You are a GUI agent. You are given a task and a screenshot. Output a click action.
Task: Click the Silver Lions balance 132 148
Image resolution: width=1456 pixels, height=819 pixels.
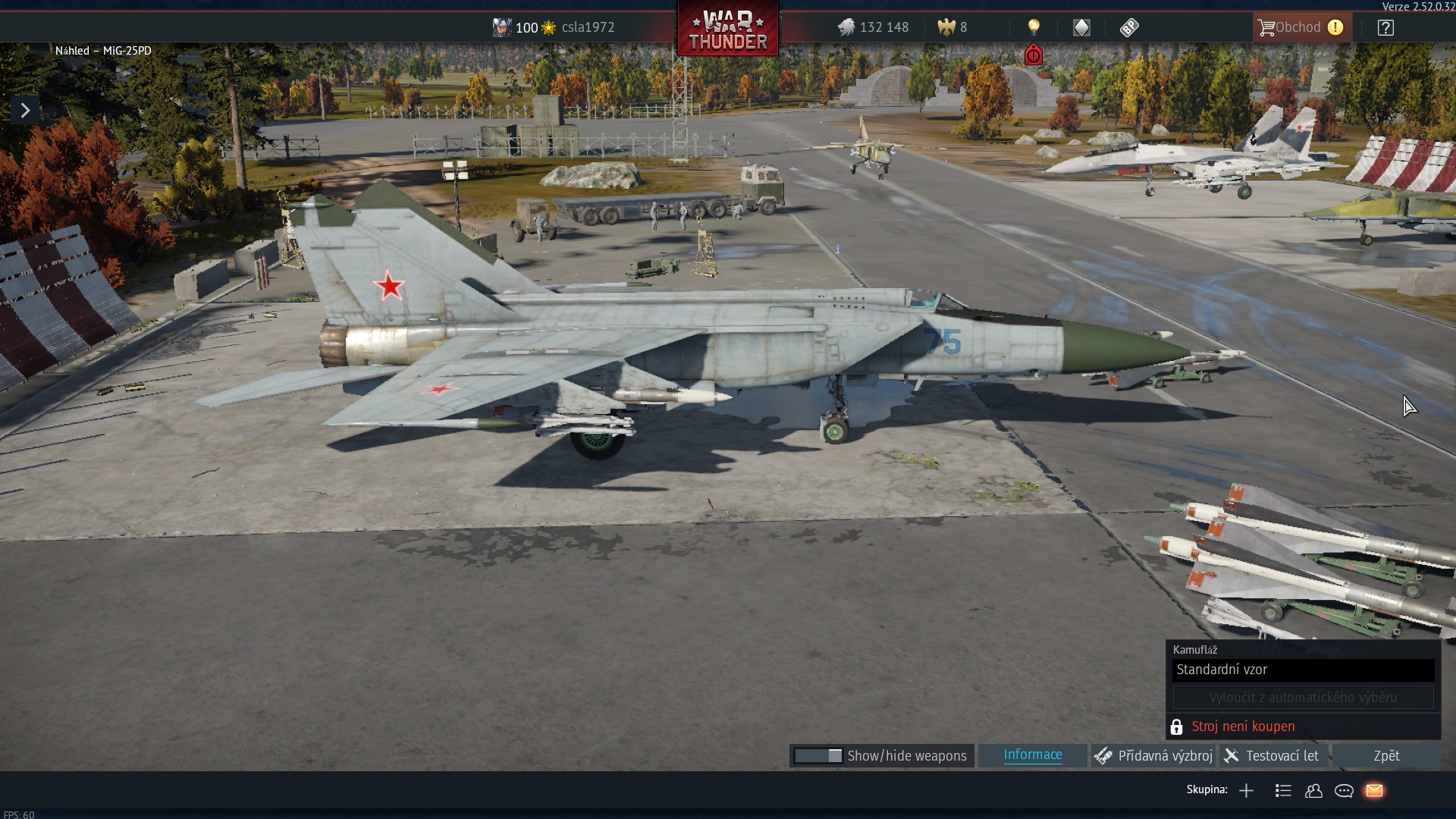874,27
